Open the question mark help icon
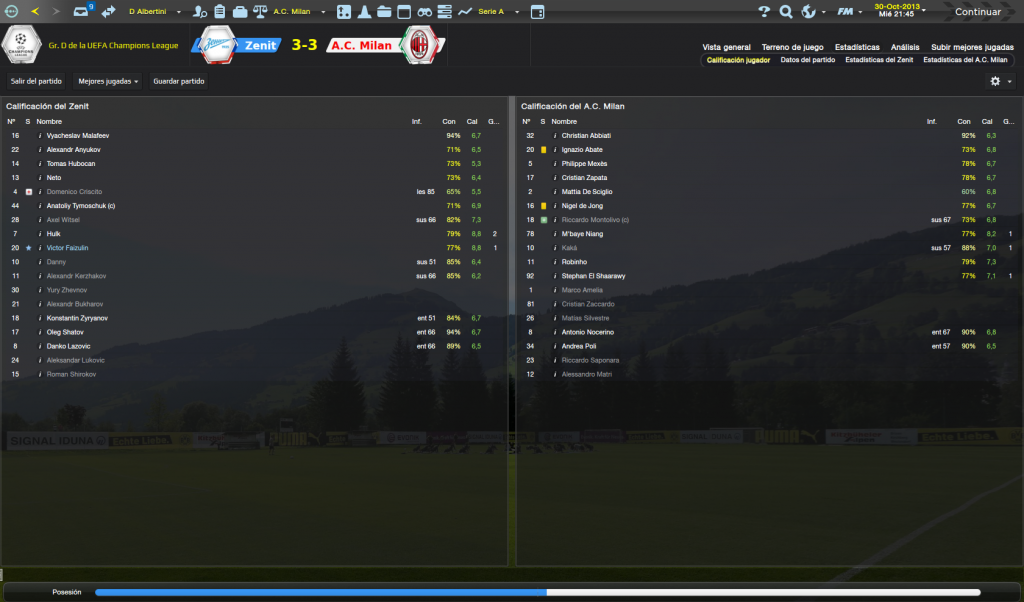 click(764, 12)
